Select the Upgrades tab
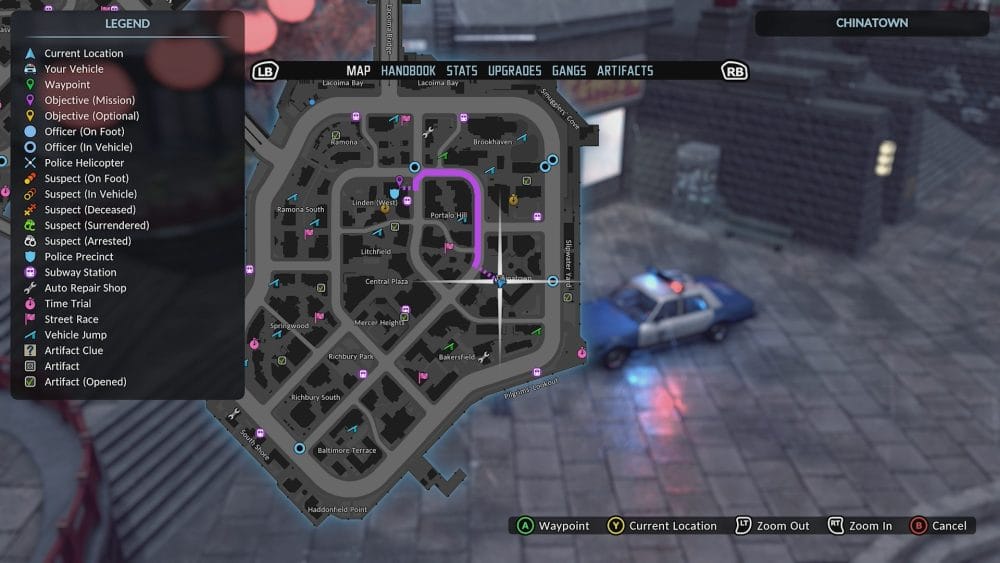The height and width of the screenshot is (563, 1000). click(515, 71)
